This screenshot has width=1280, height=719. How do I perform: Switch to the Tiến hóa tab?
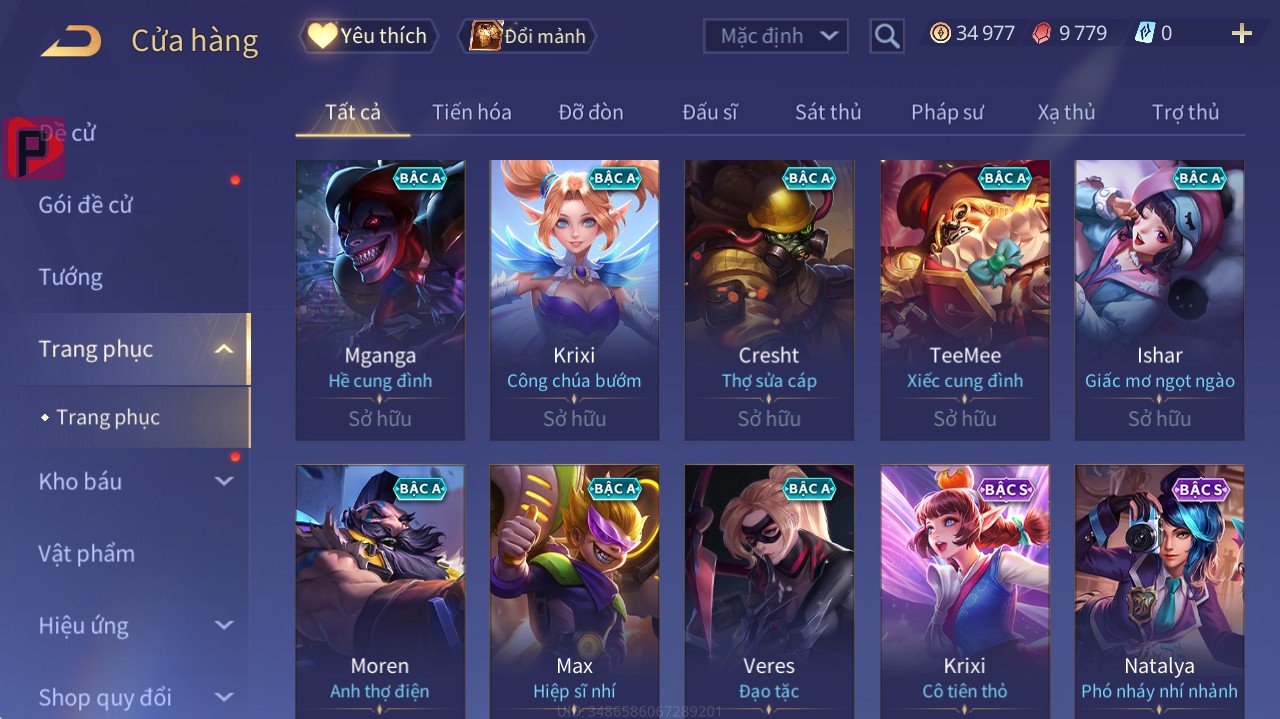pyautogui.click(x=471, y=112)
